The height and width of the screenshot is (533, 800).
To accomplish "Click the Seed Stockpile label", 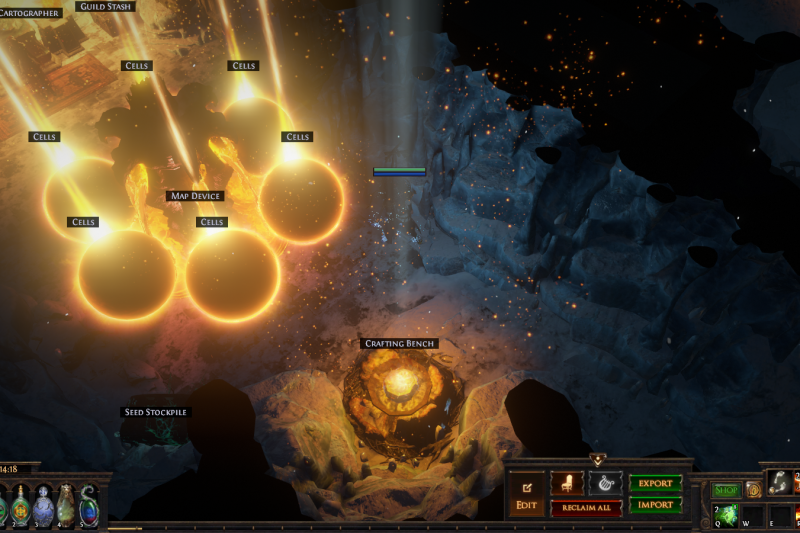I will pos(155,412).
